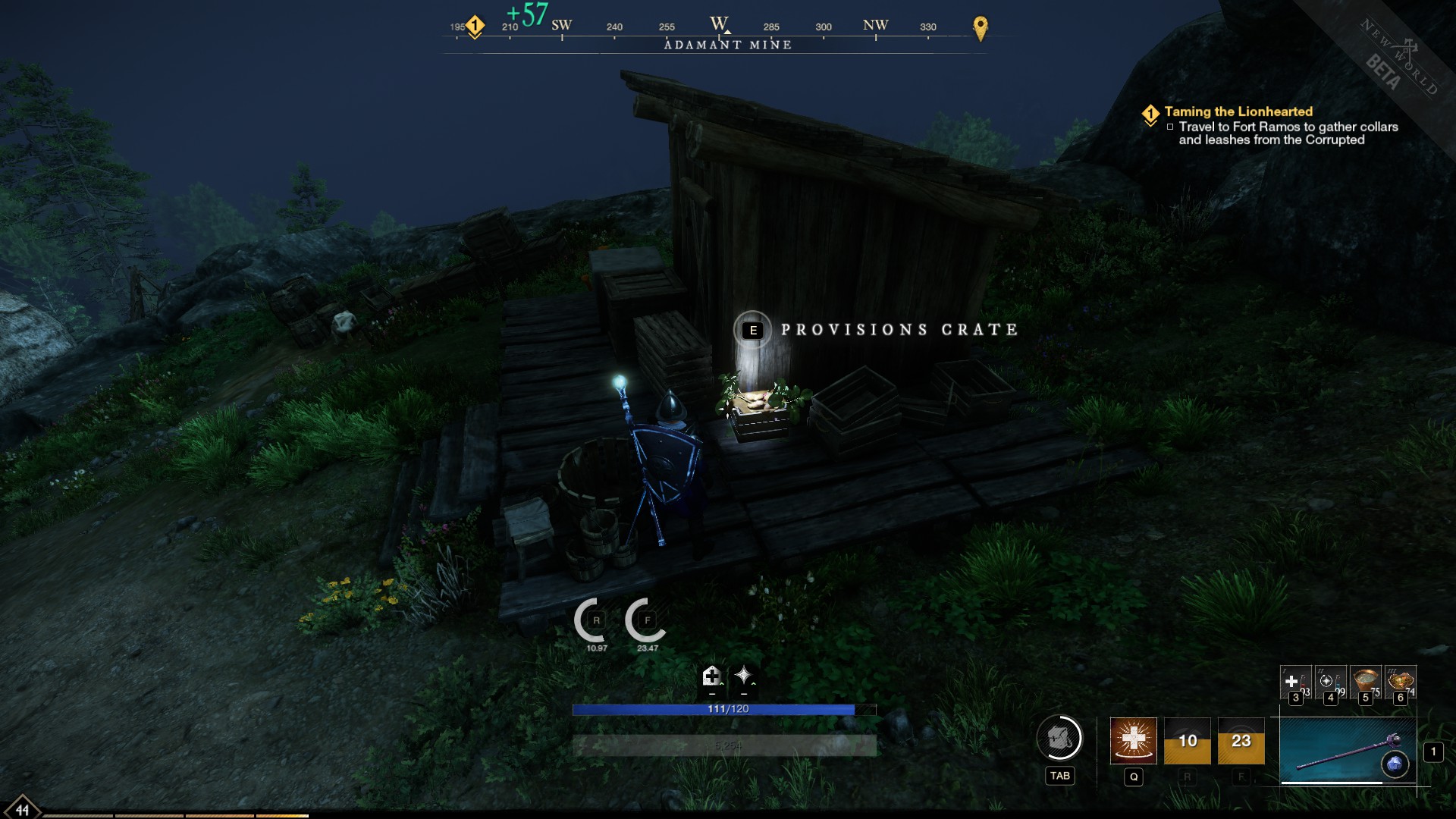Open the bag inventory icon above TAB

pos(1059,739)
